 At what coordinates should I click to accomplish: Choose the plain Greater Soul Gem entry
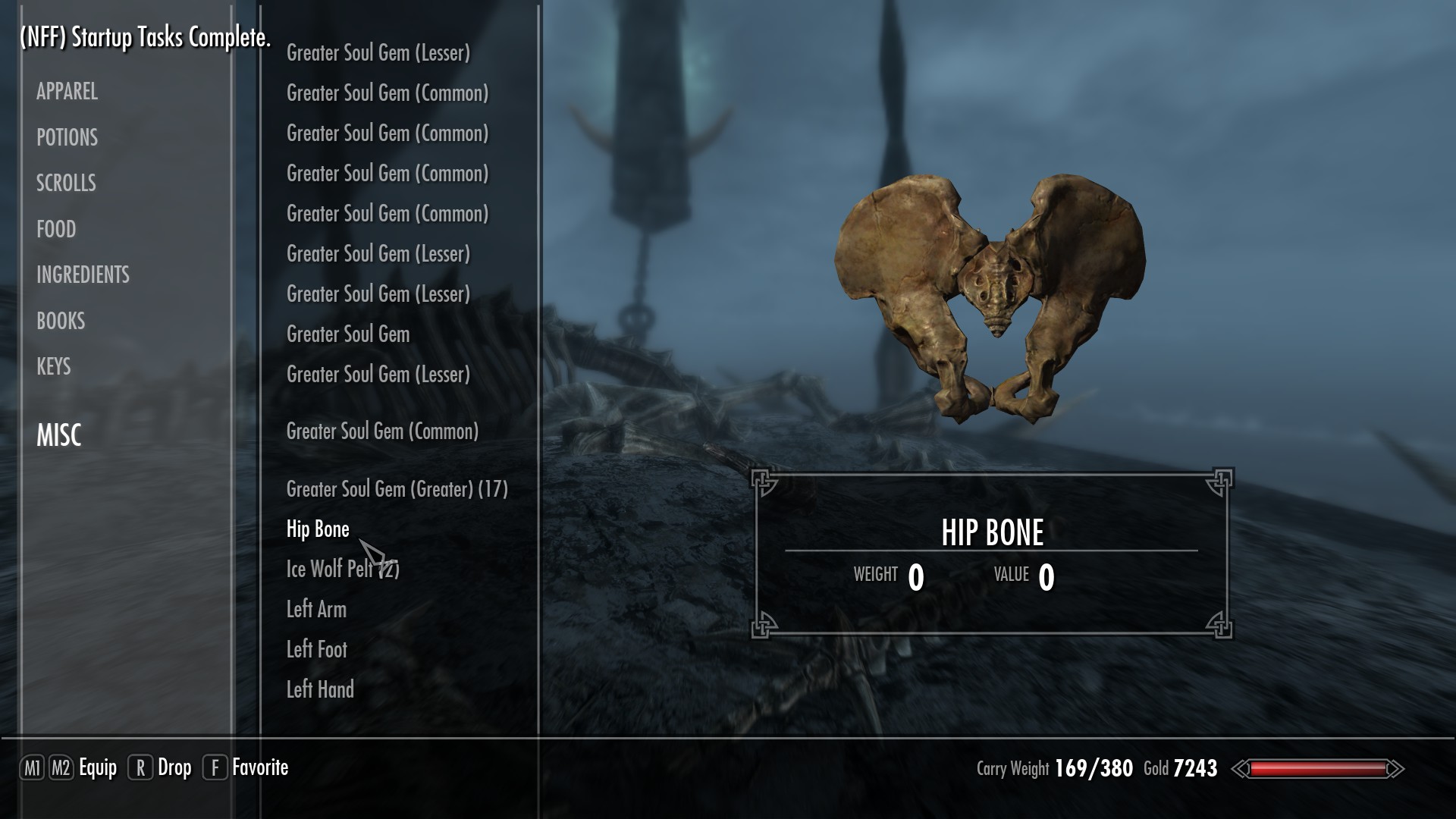pos(348,334)
